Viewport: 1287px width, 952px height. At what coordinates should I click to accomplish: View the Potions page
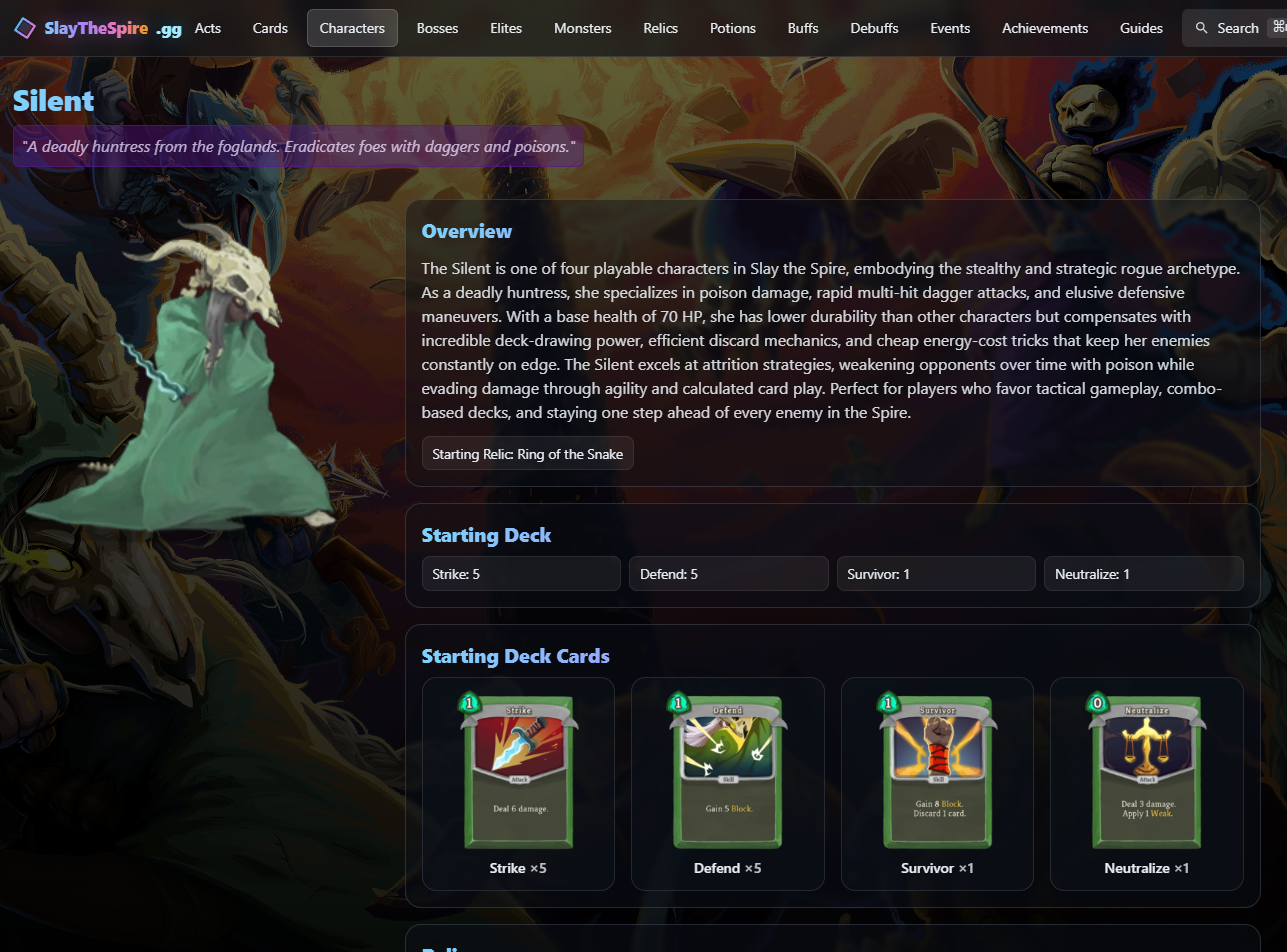tap(732, 28)
